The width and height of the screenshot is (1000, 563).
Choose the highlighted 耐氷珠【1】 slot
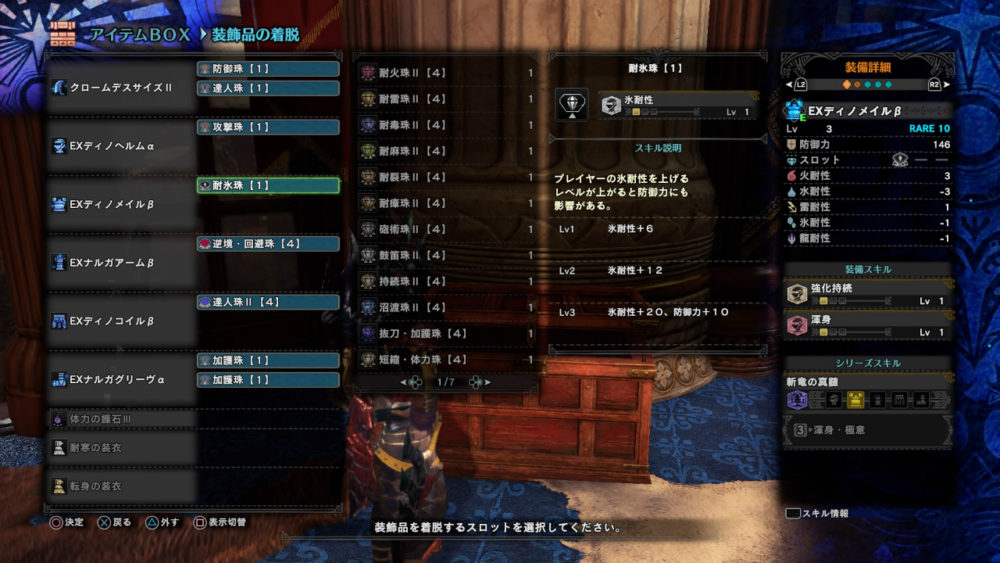tap(268, 185)
